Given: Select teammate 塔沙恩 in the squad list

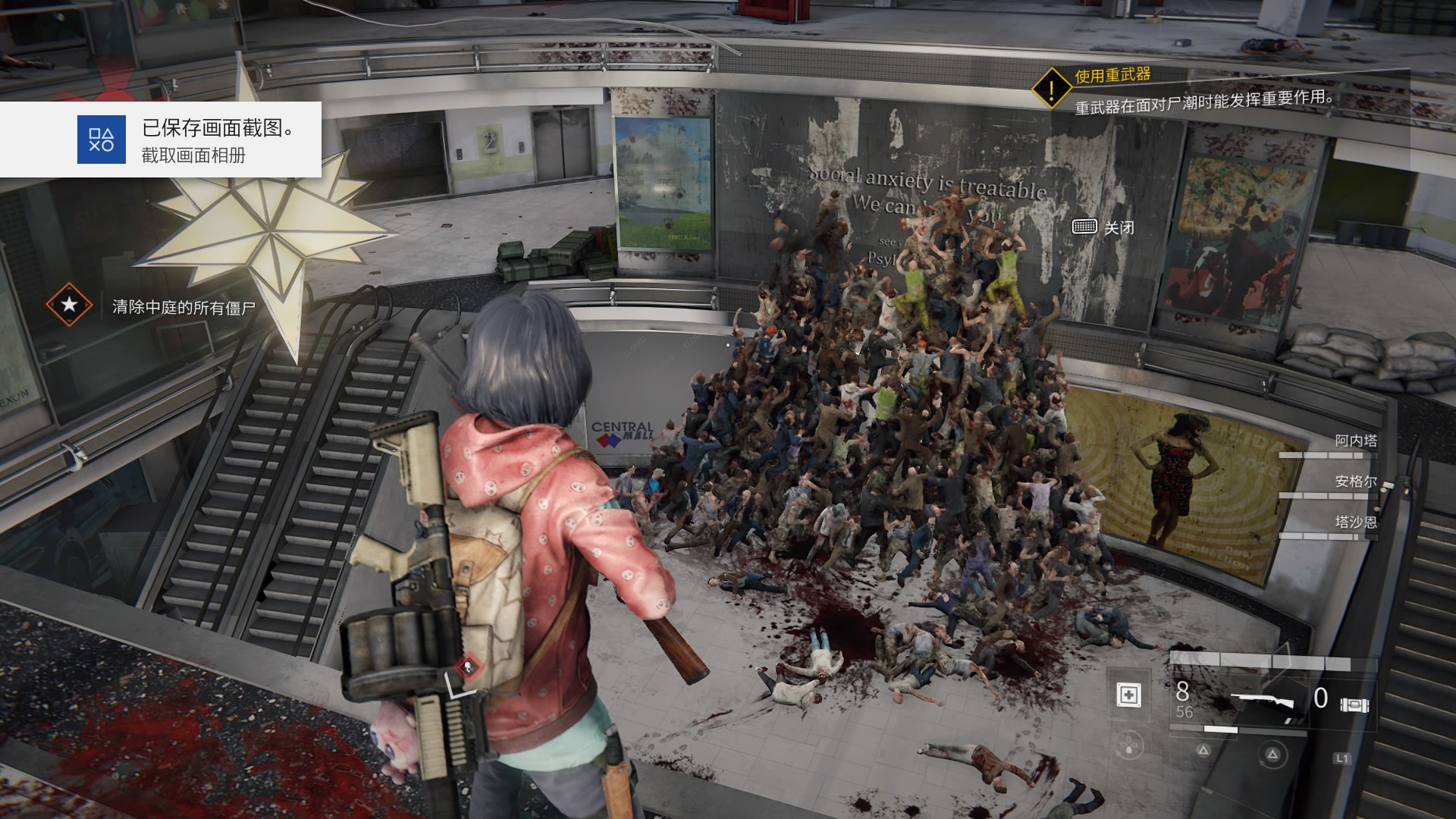Looking at the screenshot, I should click(x=1355, y=522).
